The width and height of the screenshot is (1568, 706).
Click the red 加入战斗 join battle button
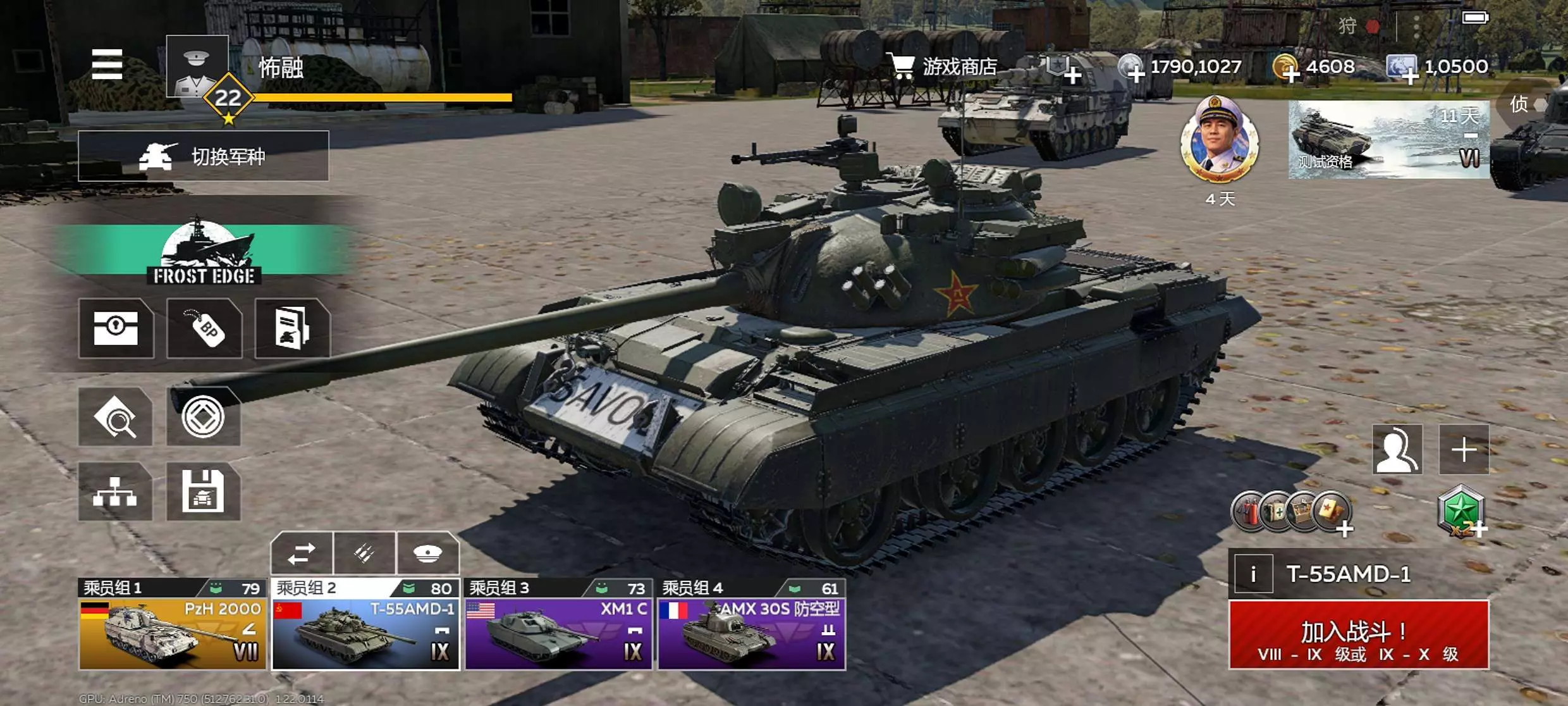tap(1359, 635)
